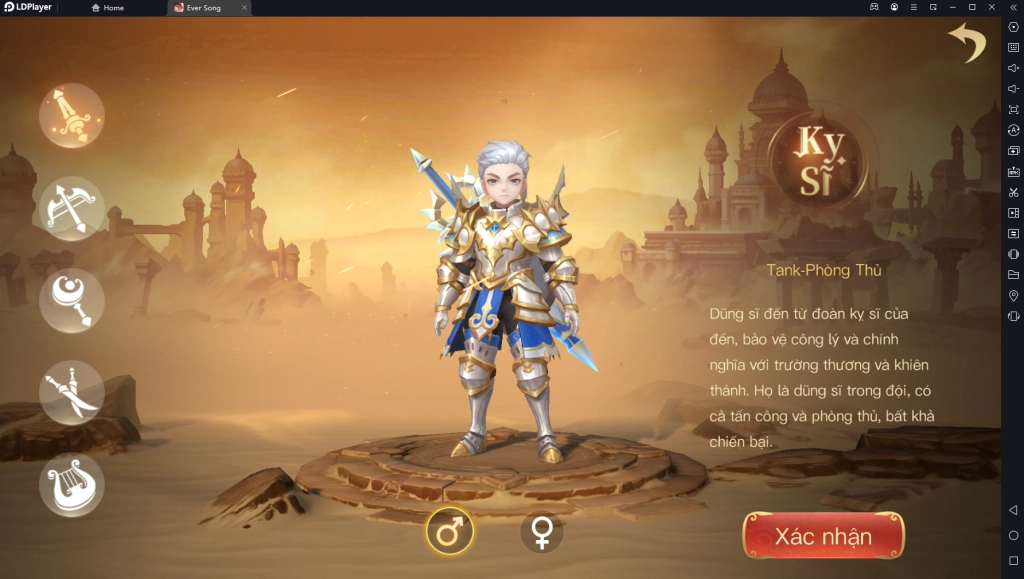
Task: Choose the magic staff class icon
Action: pyautogui.click(x=72, y=300)
